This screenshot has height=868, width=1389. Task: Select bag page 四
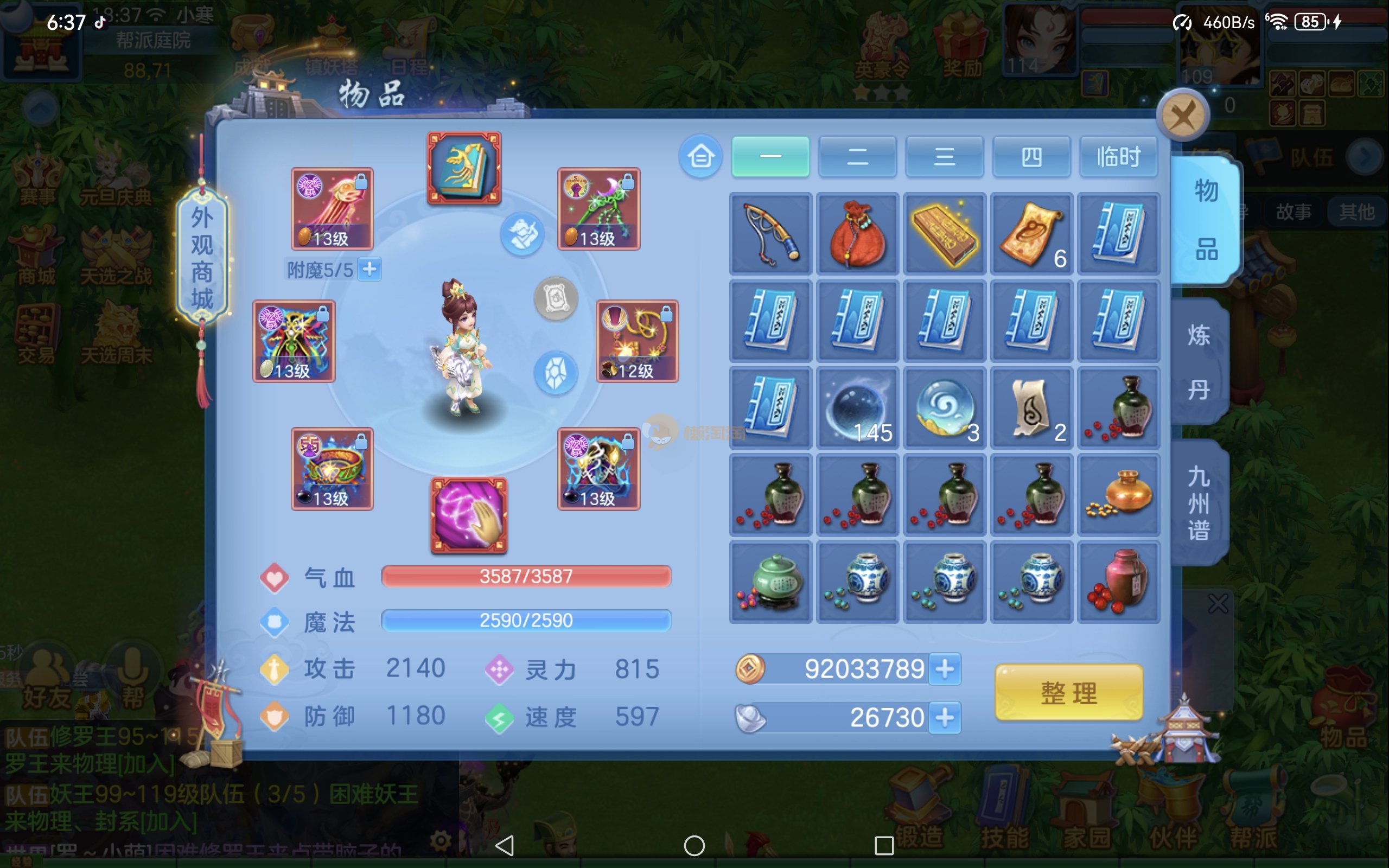coord(1031,156)
